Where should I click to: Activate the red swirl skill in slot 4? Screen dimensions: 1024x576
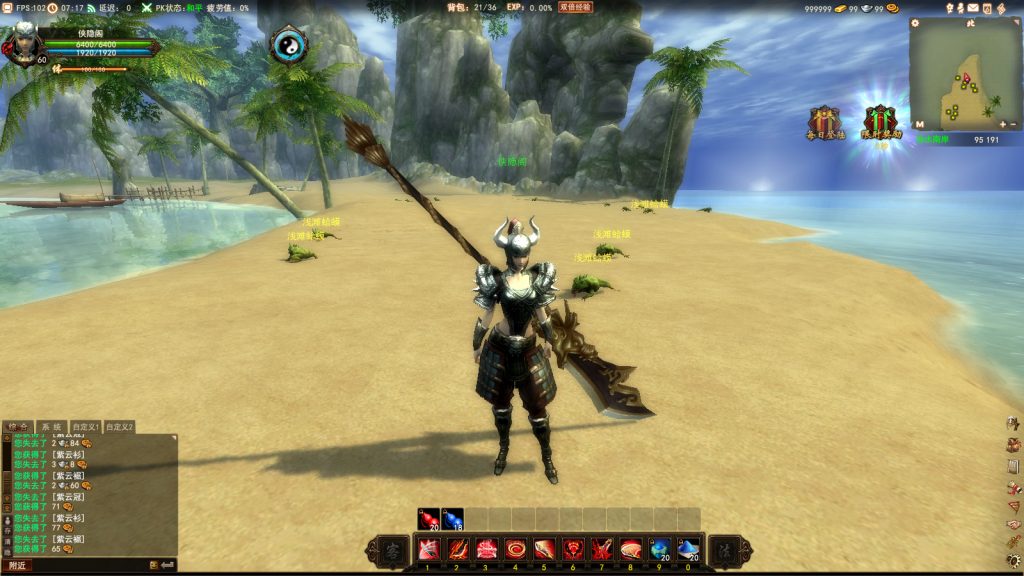coord(515,549)
